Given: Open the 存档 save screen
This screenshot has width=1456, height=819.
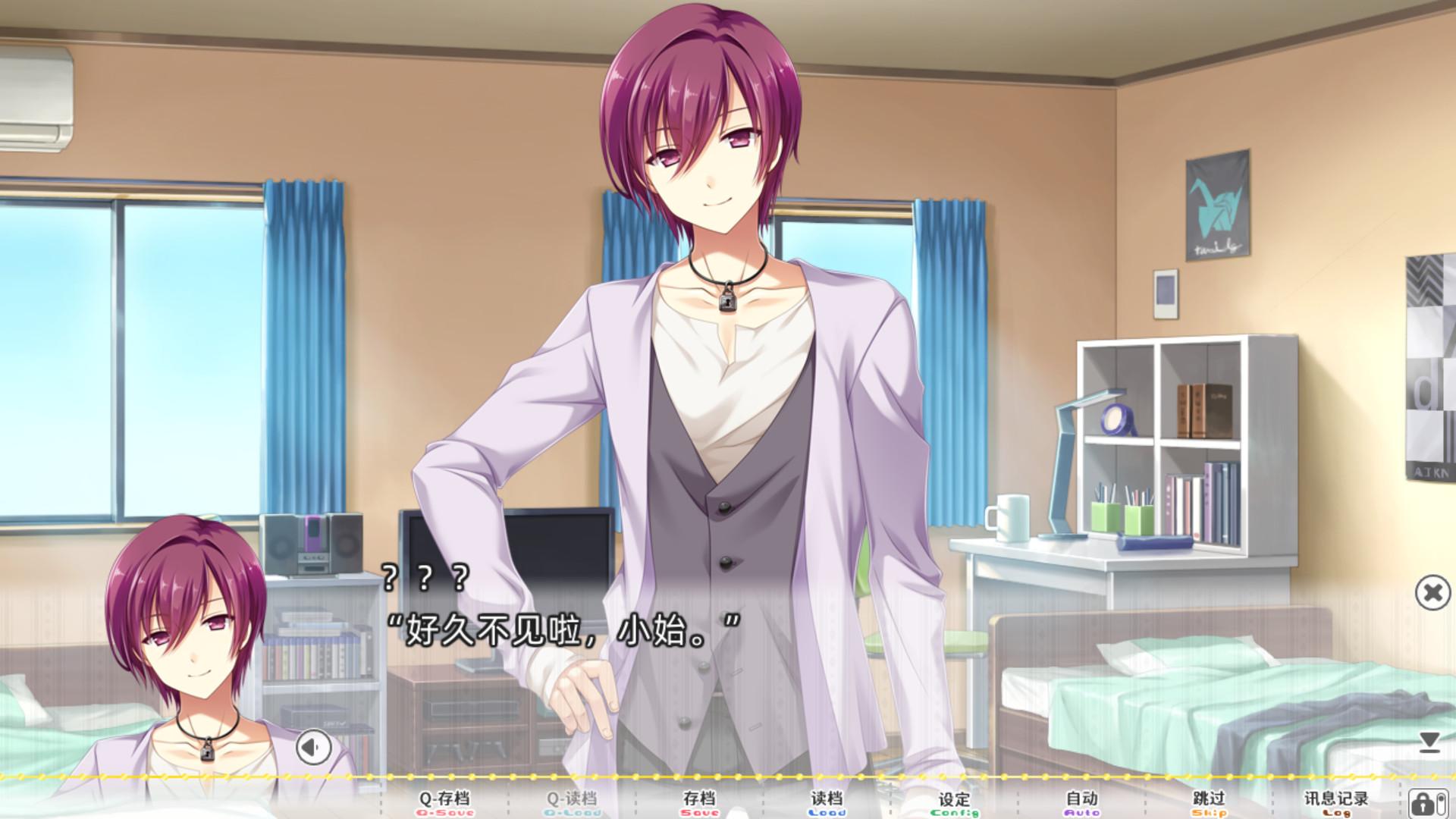Looking at the screenshot, I should coord(699,800).
